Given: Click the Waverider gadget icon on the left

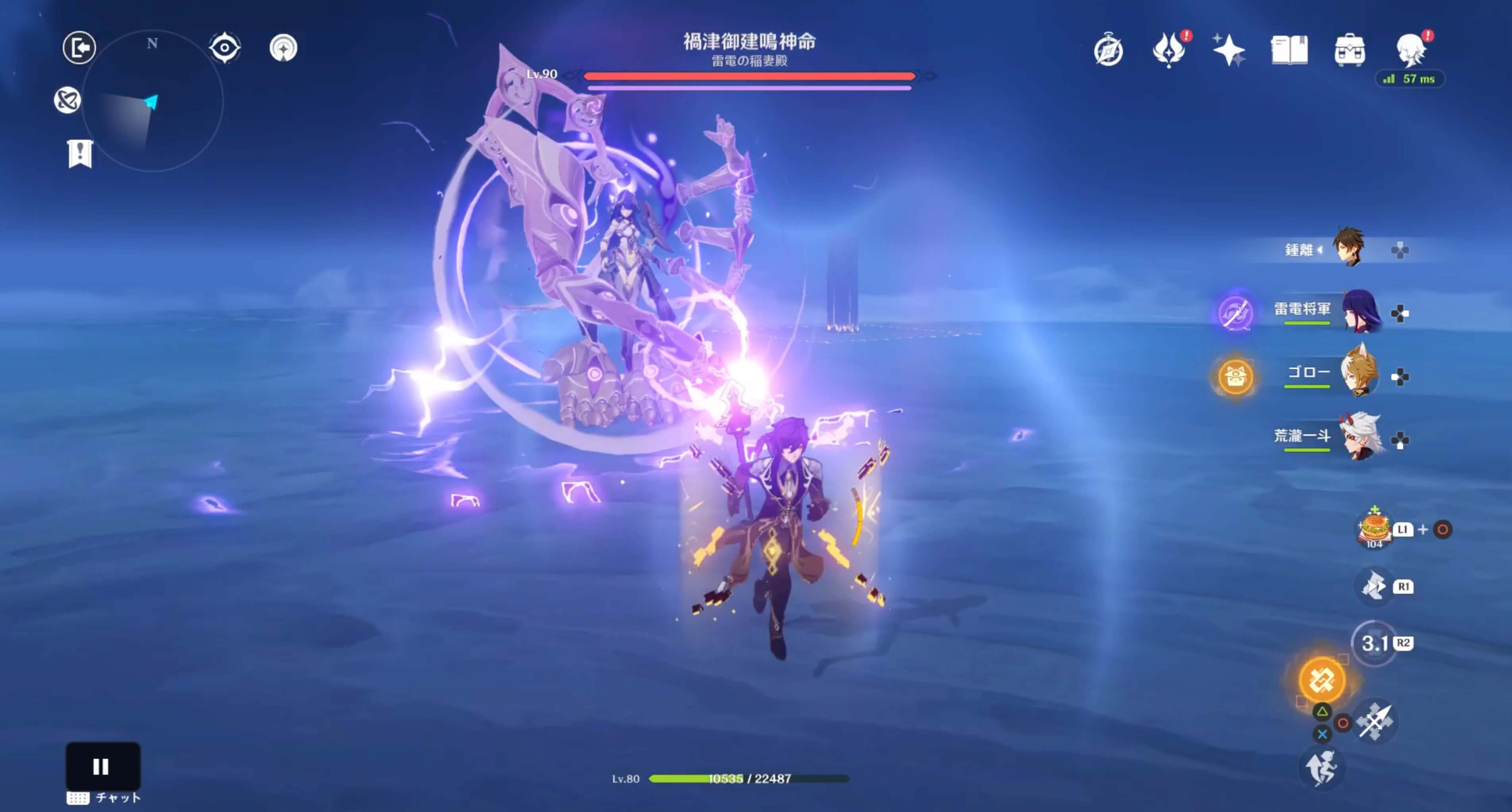Looking at the screenshot, I should [68, 100].
